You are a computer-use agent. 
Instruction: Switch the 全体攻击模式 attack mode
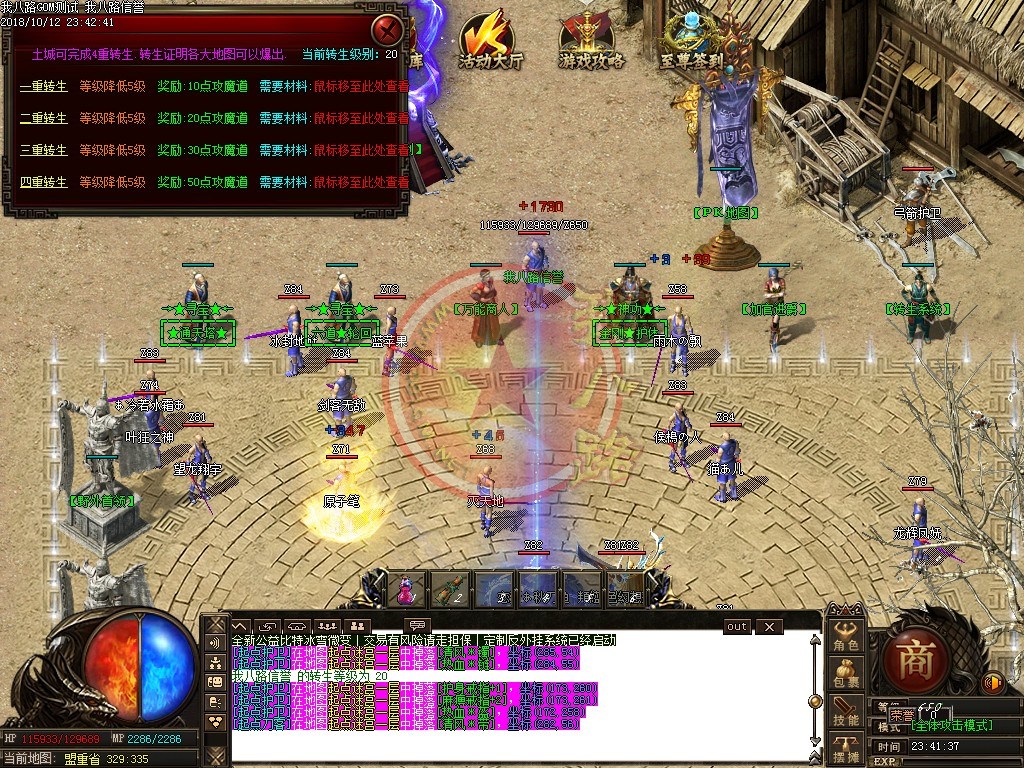pyautogui.click(x=950, y=725)
